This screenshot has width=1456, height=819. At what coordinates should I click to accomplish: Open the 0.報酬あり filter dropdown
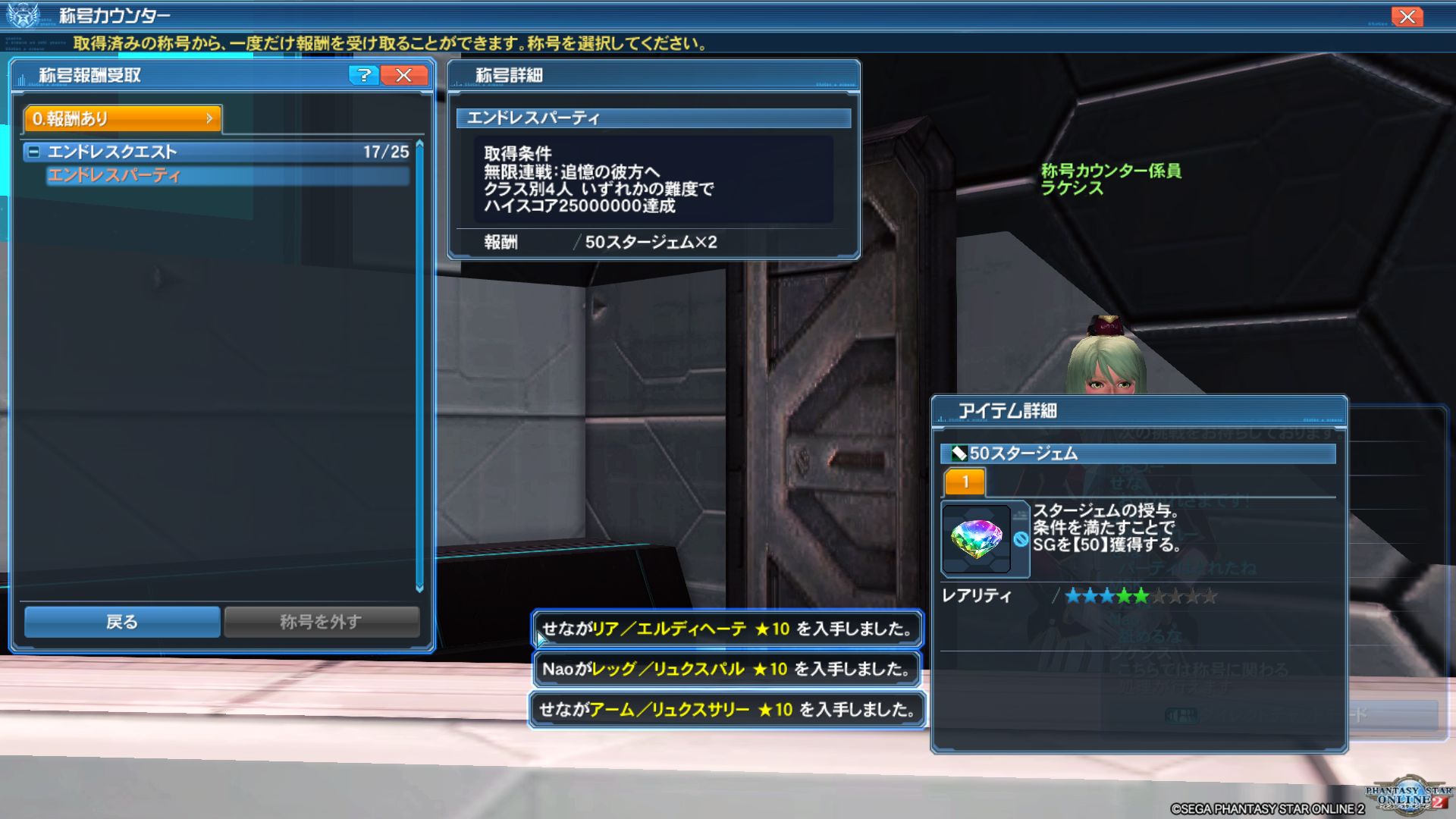(123, 118)
